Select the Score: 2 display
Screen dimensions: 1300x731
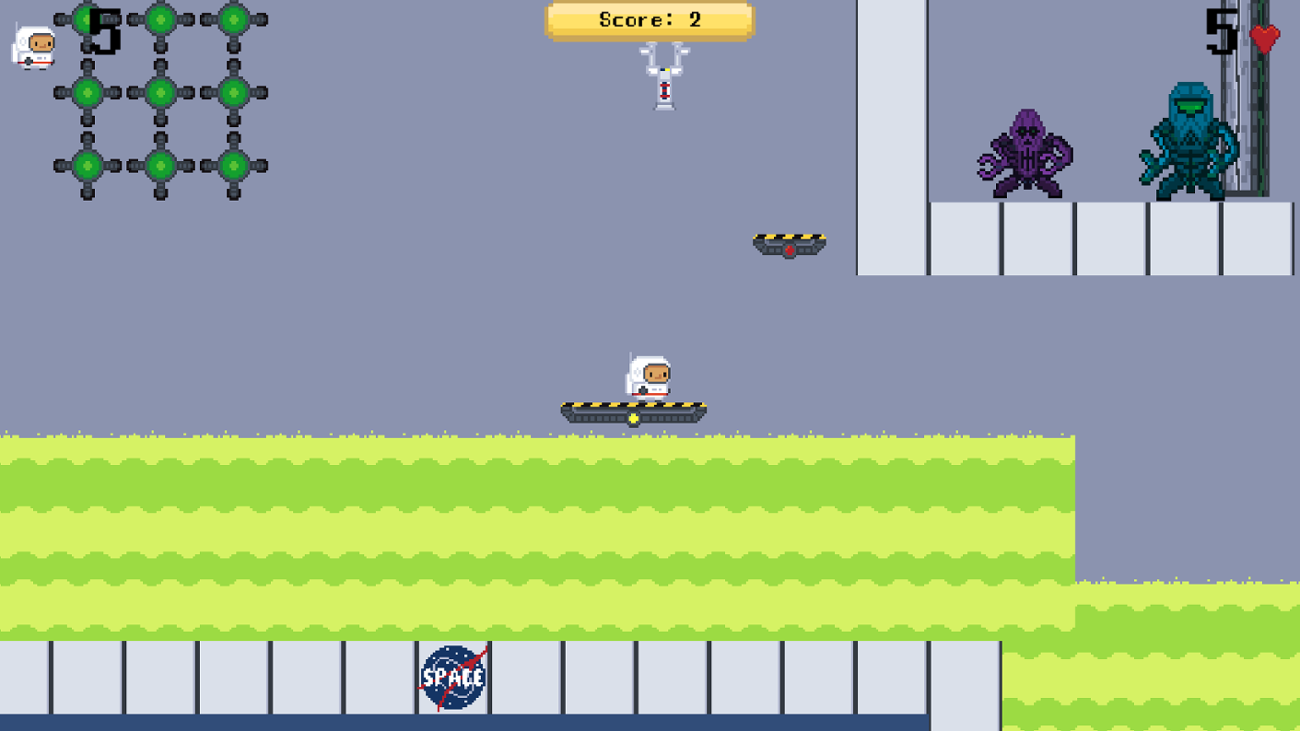point(650,18)
